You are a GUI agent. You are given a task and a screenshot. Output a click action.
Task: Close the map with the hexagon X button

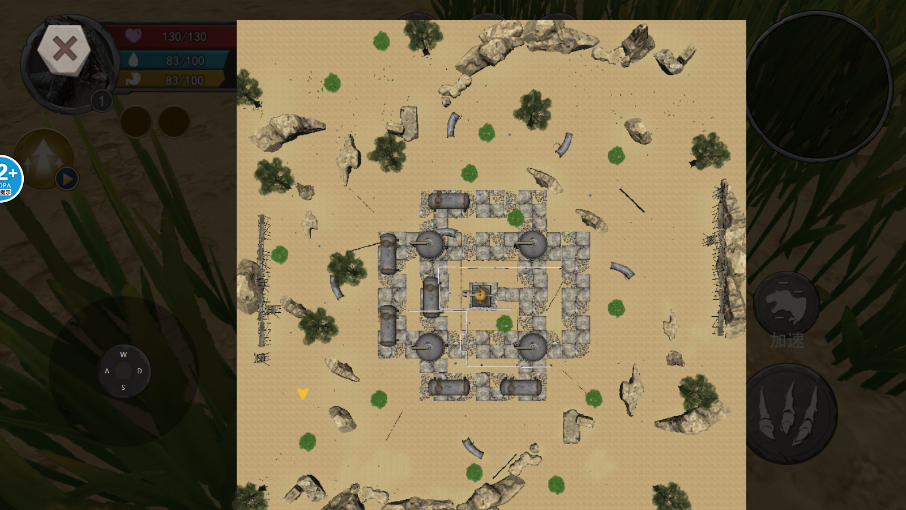(x=65, y=50)
